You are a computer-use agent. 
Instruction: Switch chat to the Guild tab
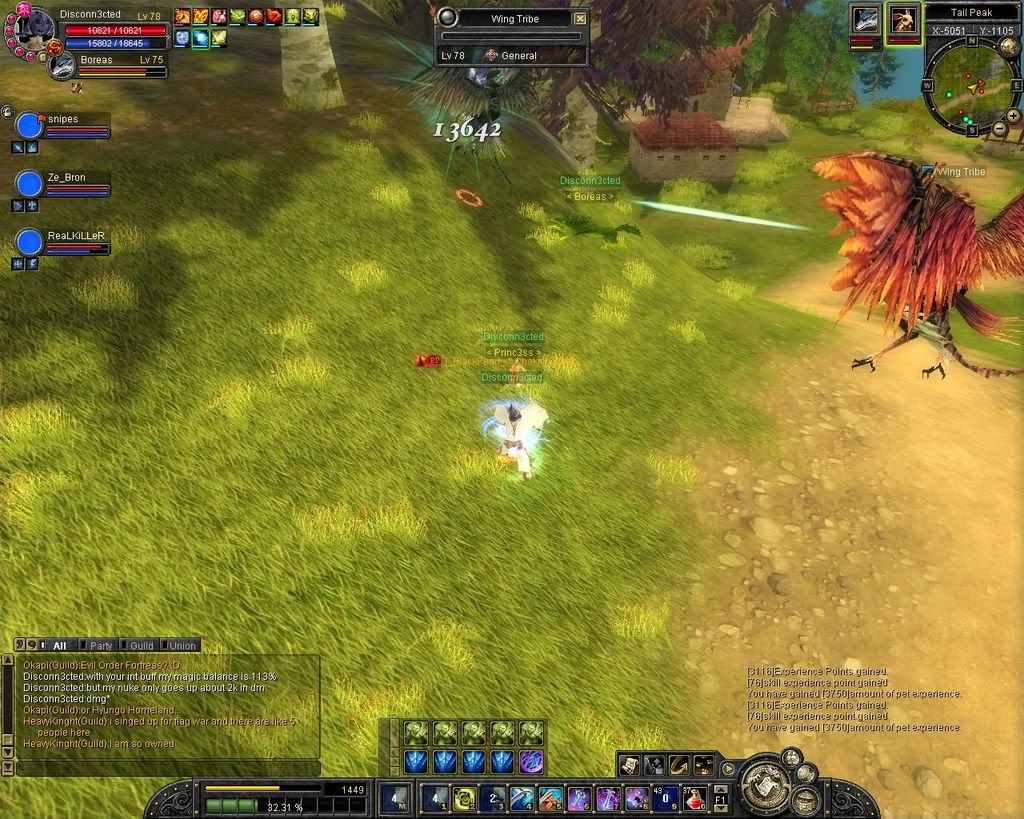point(141,646)
